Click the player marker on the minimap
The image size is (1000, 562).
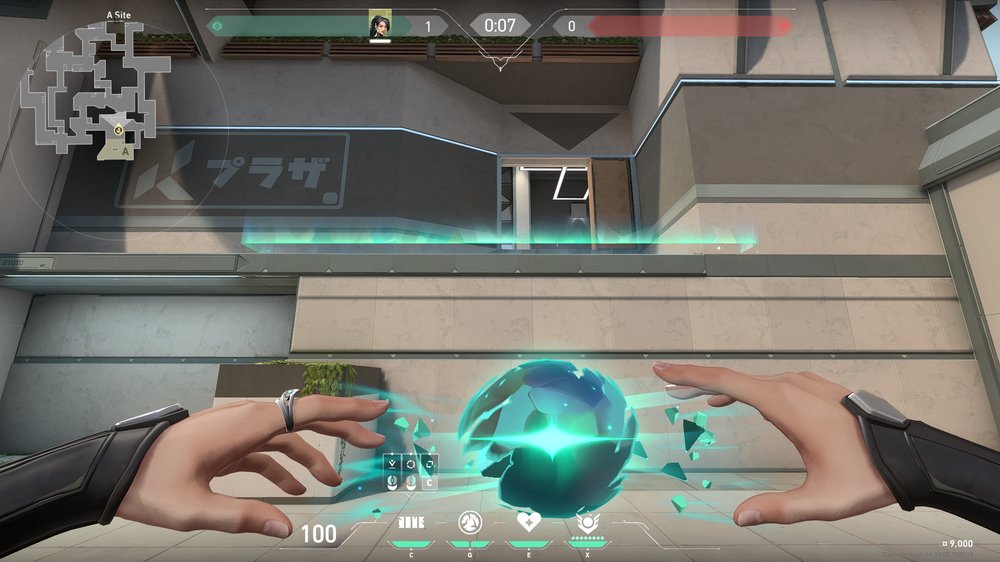118,130
